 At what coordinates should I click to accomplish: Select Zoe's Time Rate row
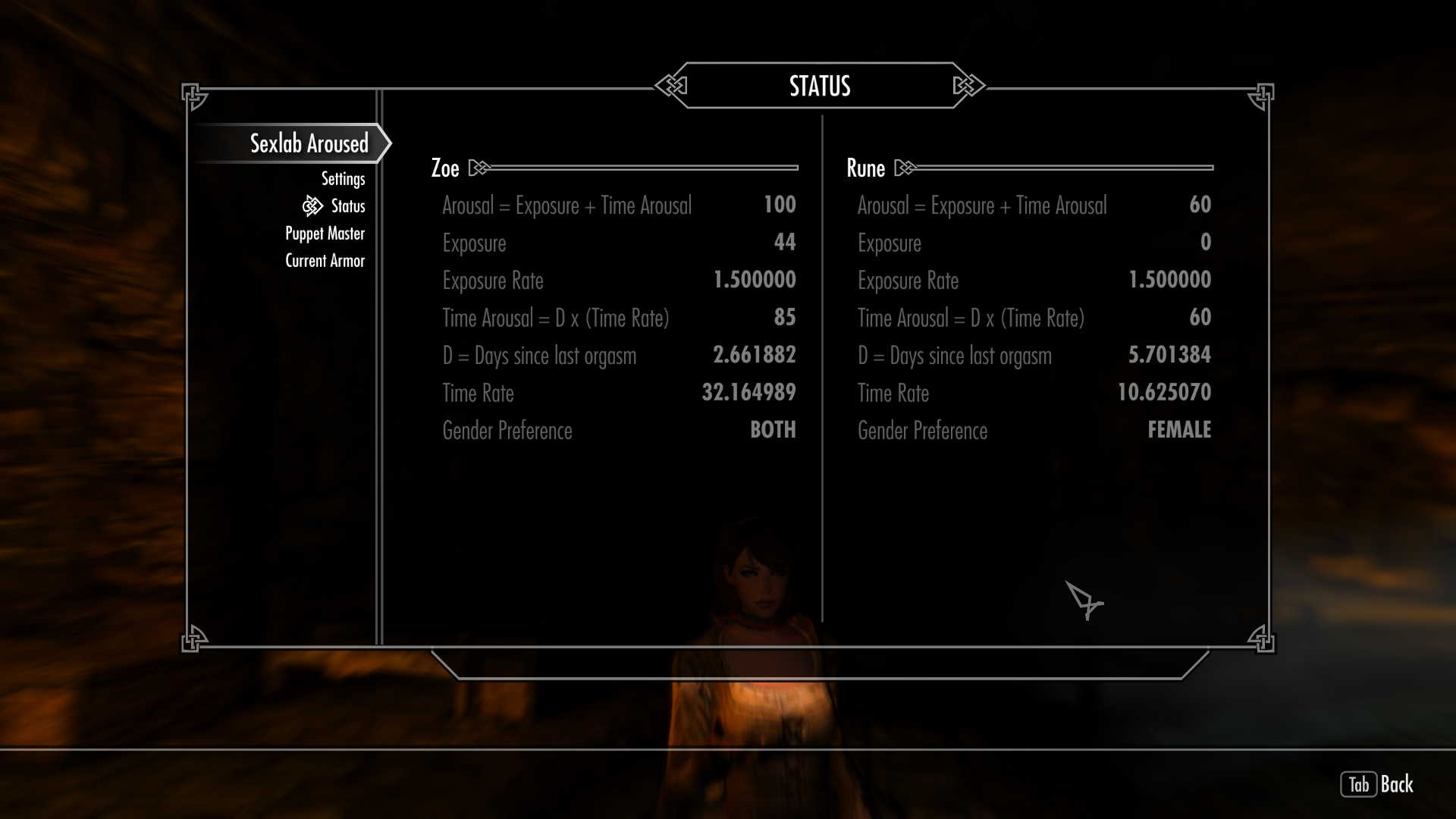click(x=618, y=394)
